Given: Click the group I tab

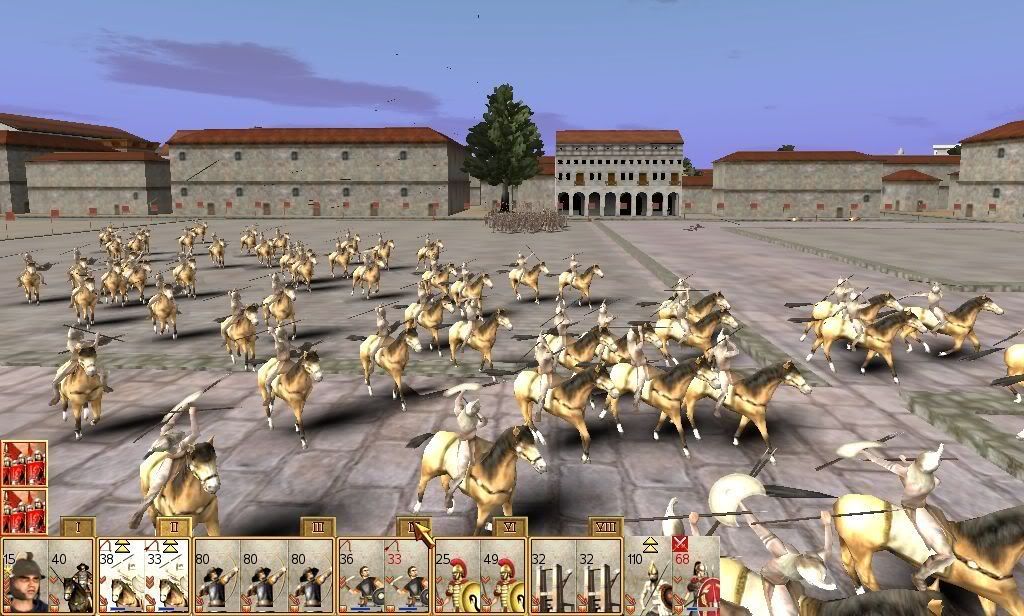Looking at the screenshot, I should click(x=77, y=527).
